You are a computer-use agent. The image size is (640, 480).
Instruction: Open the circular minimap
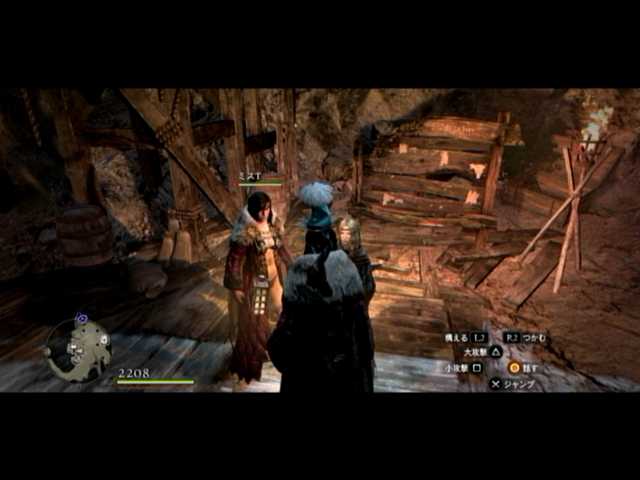coord(80,349)
